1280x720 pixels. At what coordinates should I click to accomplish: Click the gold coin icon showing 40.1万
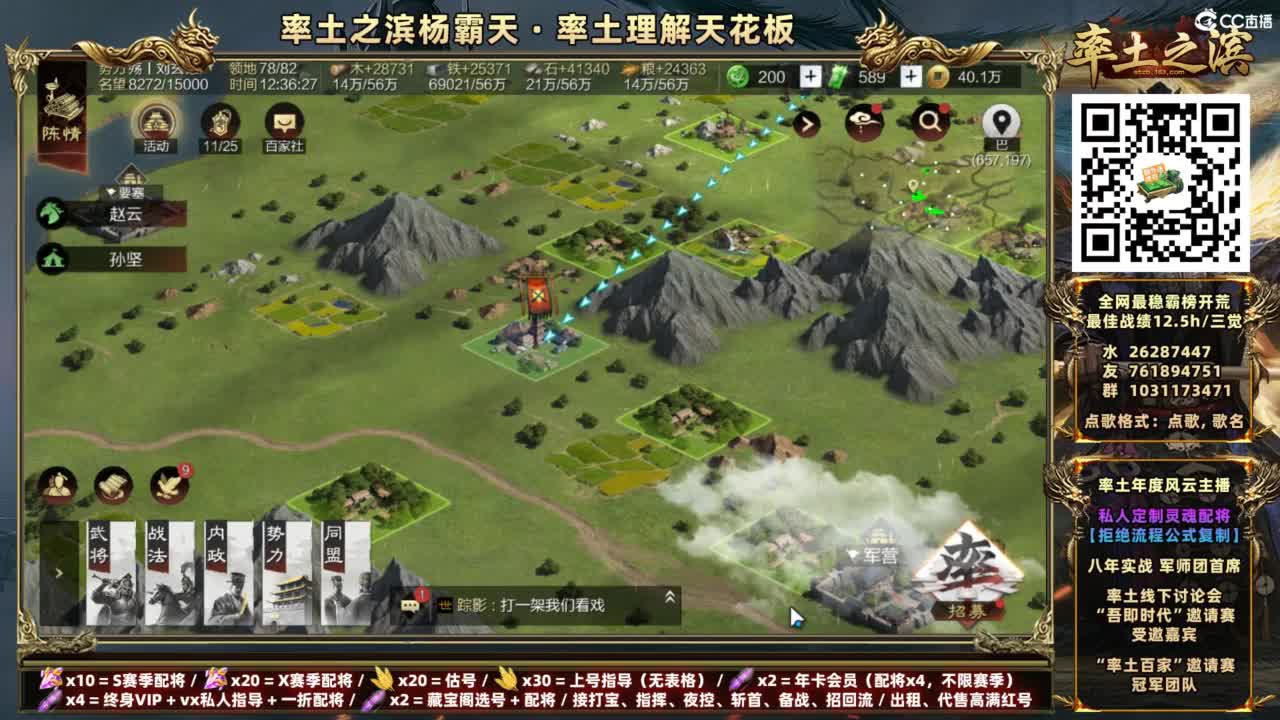[937, 74]
